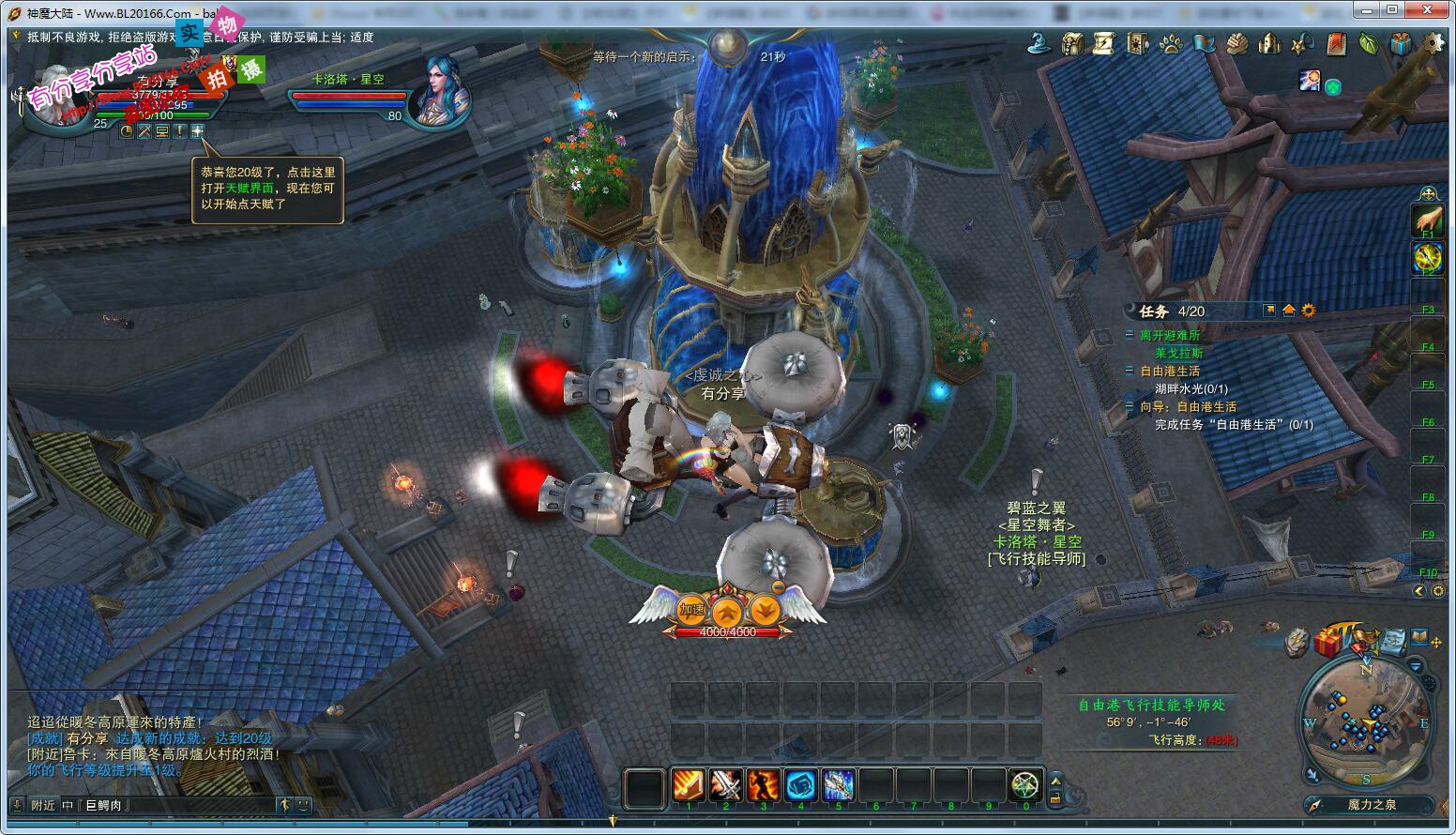Track the 离开避难所 quest entry
Image resolution: width=1456 pixels, height=835 pixels.
(1169, 335)
